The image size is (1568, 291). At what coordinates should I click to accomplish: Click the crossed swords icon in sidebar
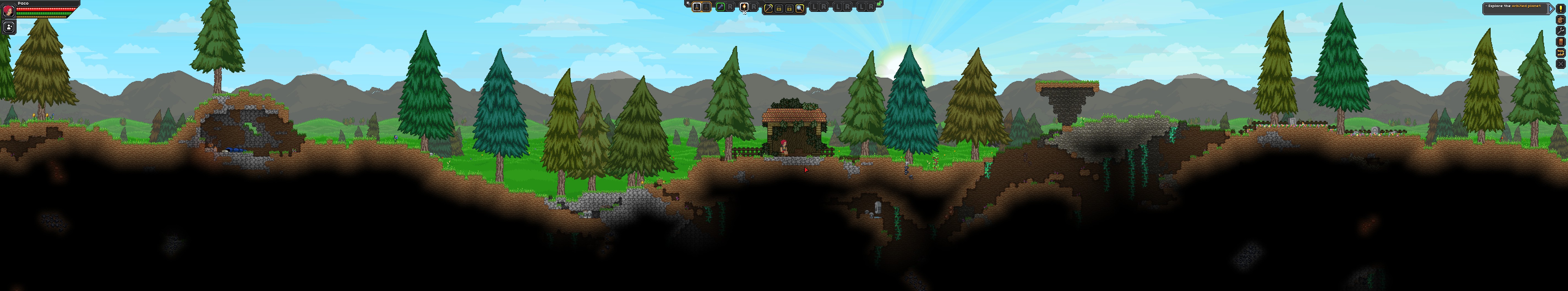(1560, 64)
